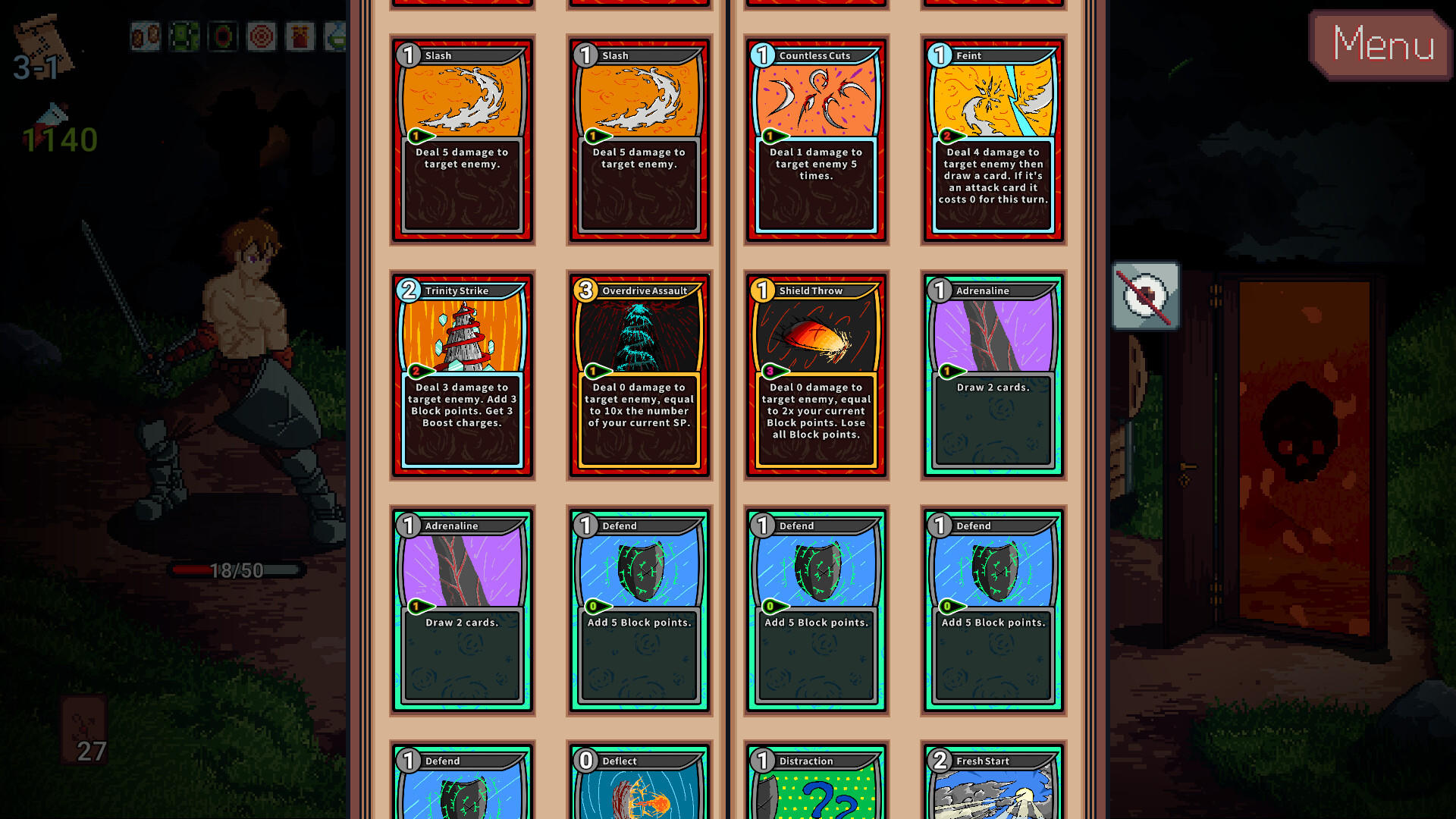Click the red gift bag icon
Screen dimensions: 1456x819
(x=301, y=36)
